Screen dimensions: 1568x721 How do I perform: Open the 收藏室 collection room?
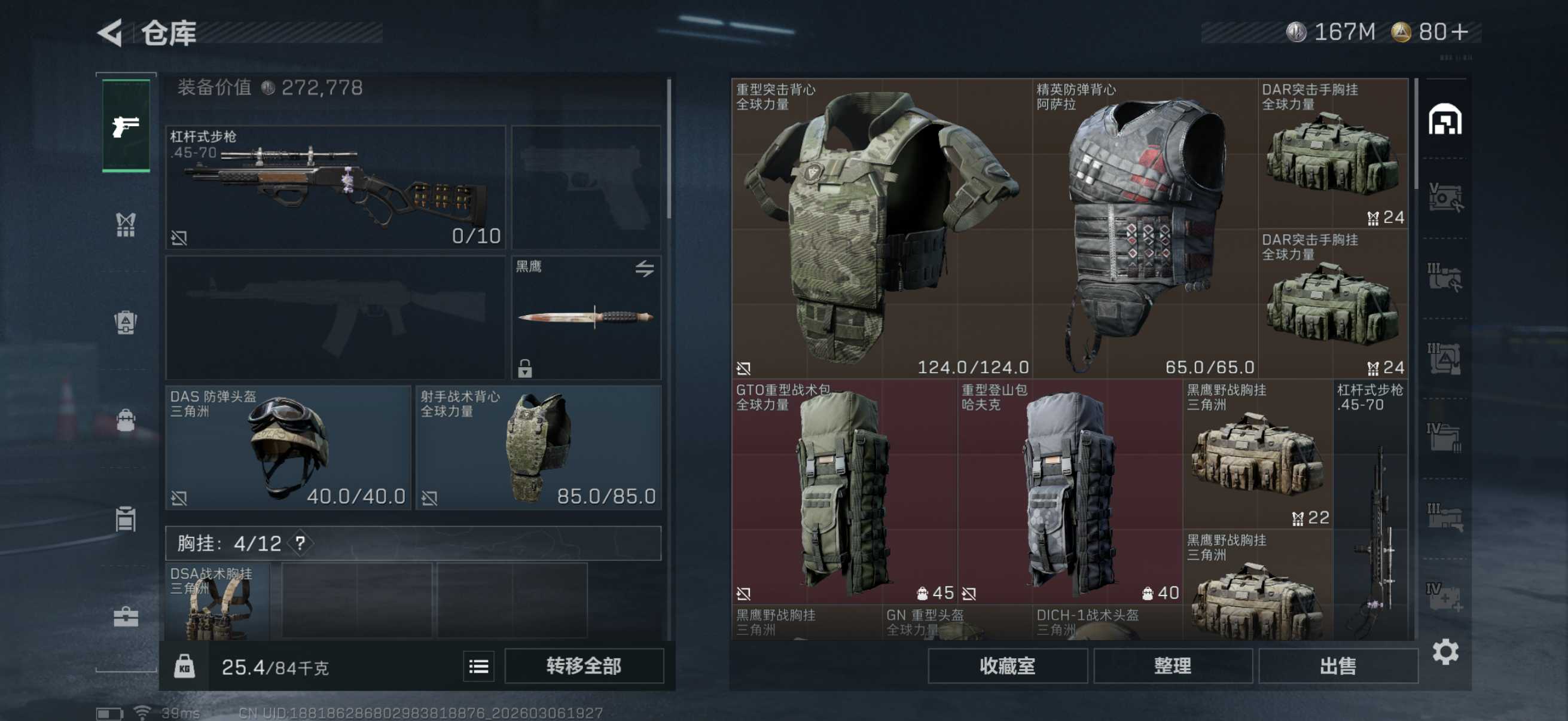point(1007,666)
